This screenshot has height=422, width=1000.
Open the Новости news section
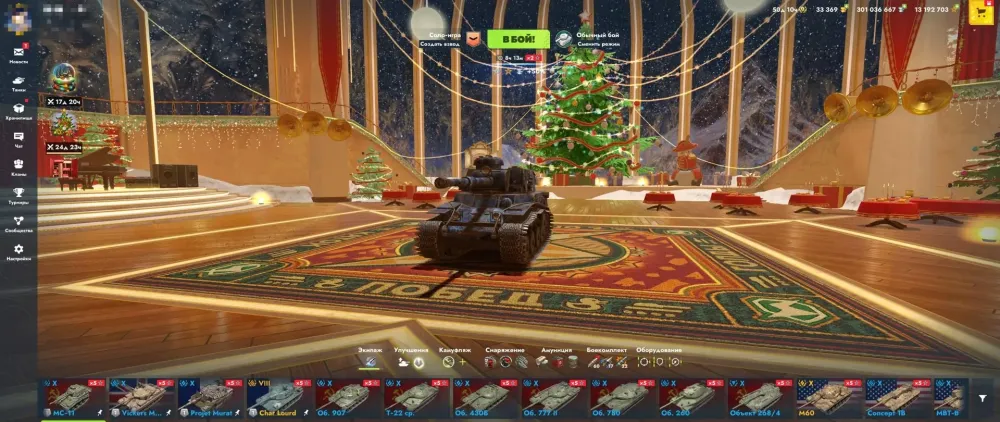pyautogui.click(x=19, y=54)
